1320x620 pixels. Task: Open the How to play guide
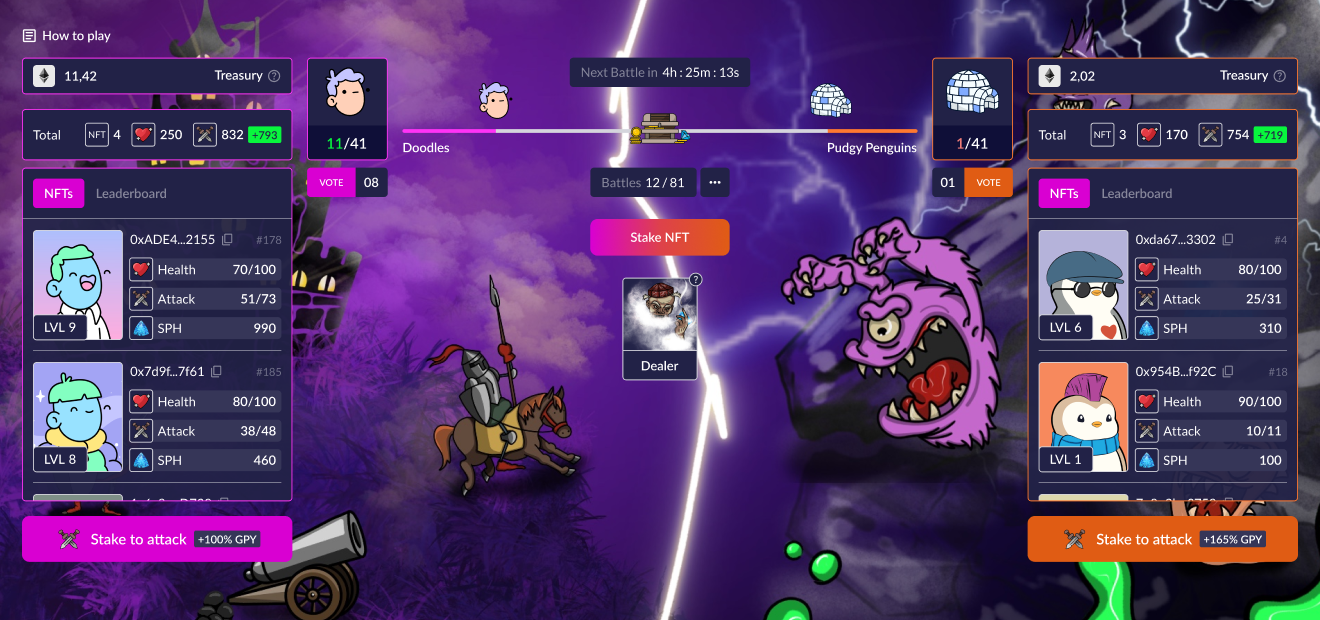coord(67,36)
